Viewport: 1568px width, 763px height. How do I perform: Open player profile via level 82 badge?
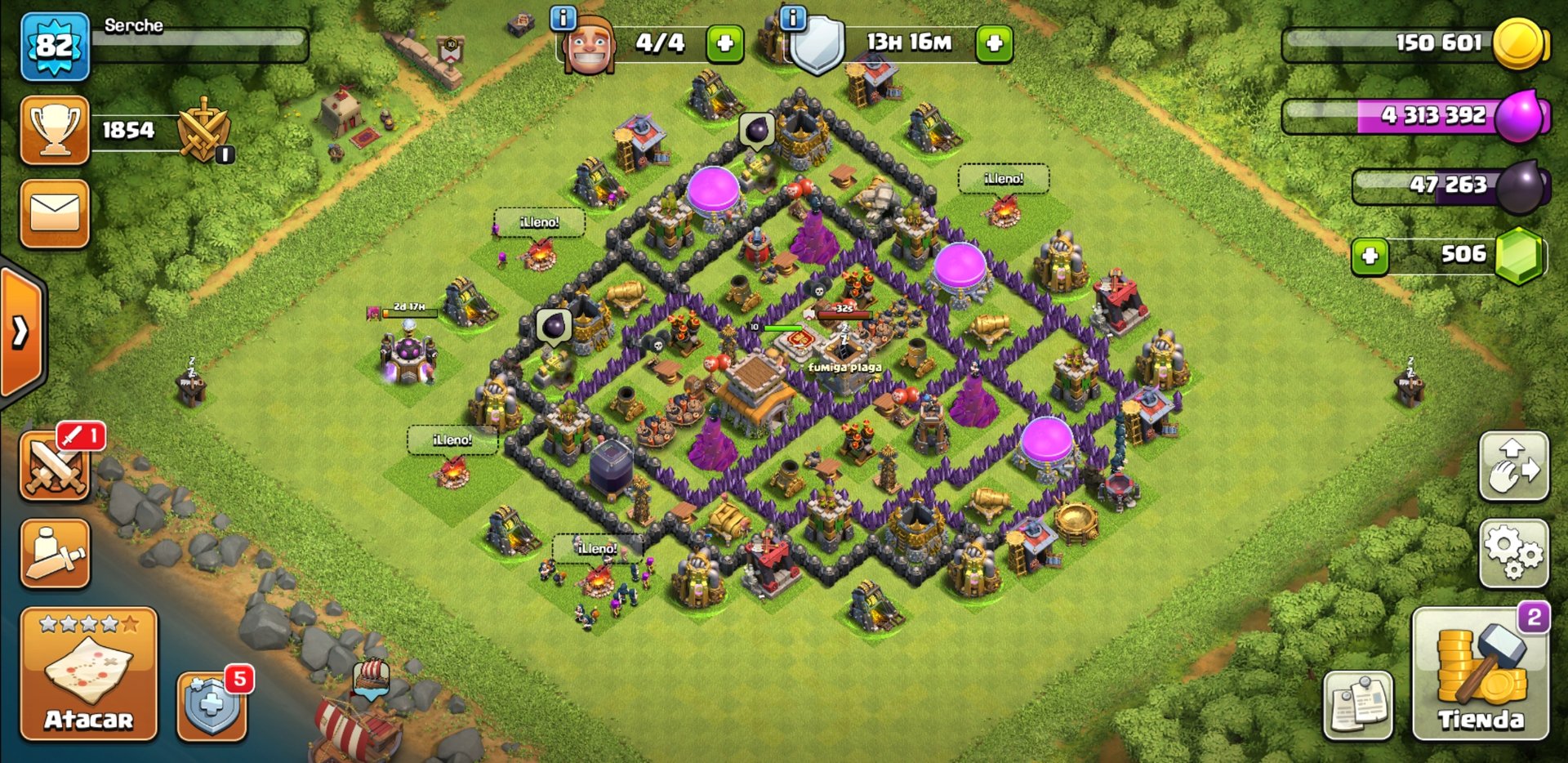click(x=55, y=46)
